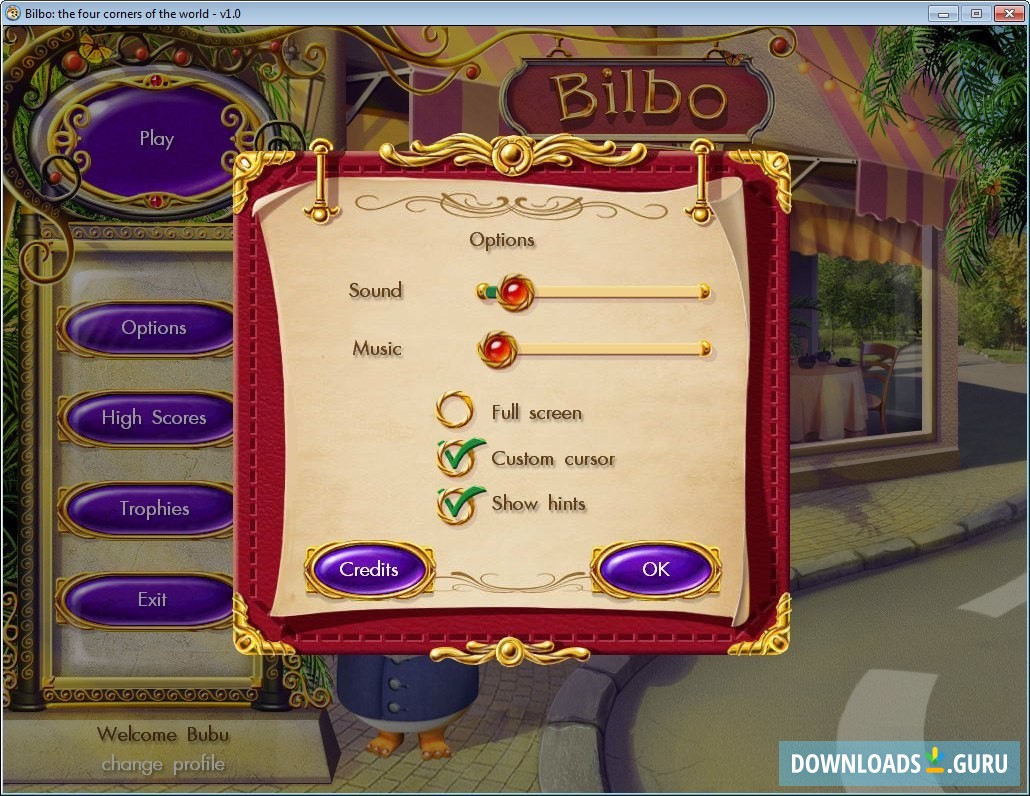Image resolution: width=1030 pixels, height=796 pixels.
Task: Enable the Full screen checkbox
Action: [x=455, y=411]
